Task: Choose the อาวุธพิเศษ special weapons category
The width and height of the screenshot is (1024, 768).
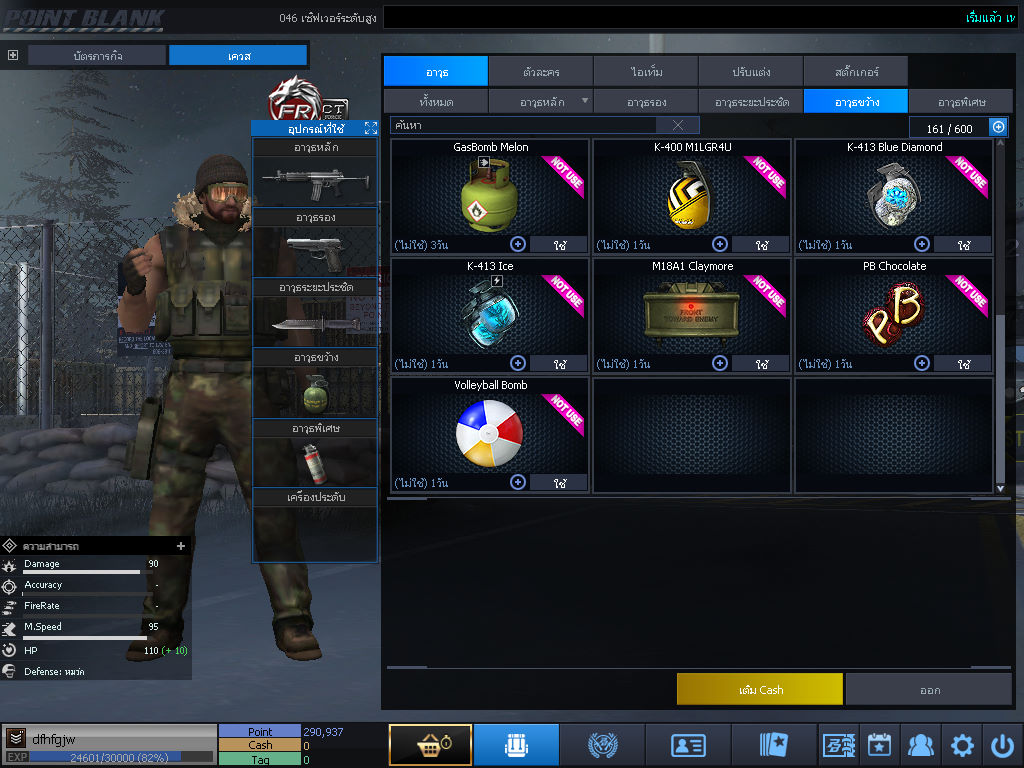Action: click(x=961, y=102)
